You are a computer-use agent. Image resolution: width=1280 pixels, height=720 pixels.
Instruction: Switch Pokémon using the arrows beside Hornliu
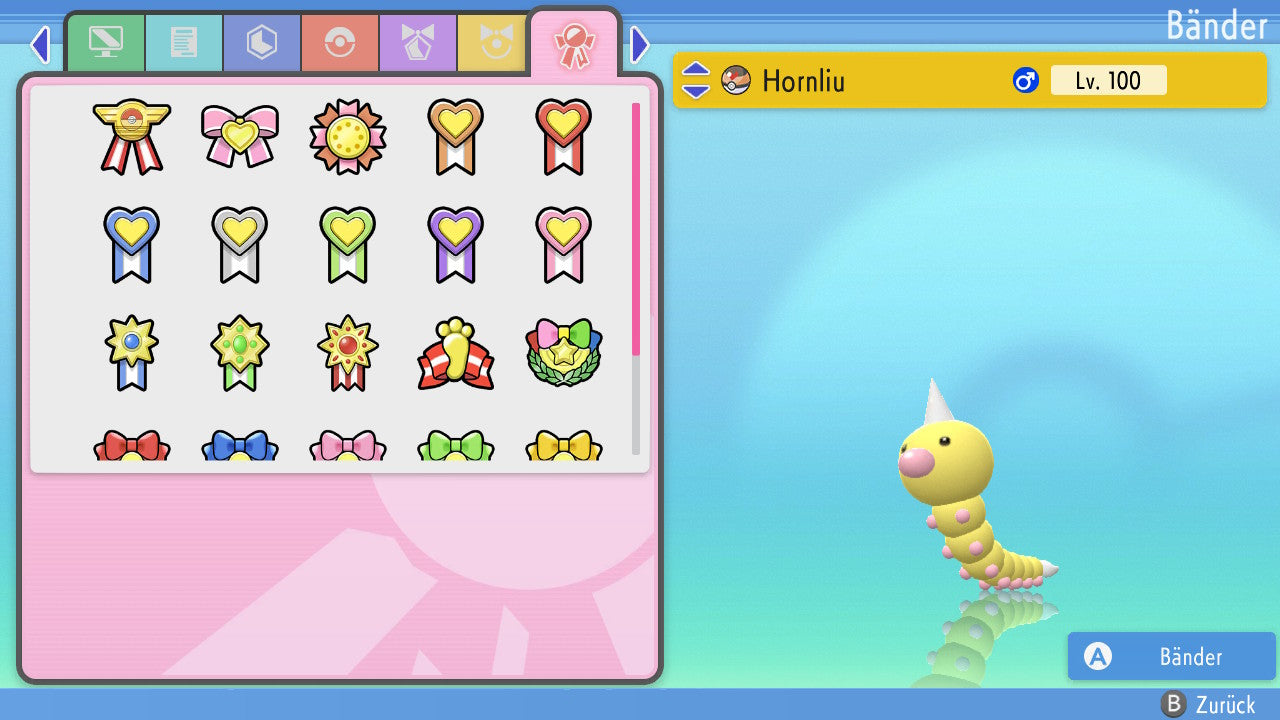696,81
